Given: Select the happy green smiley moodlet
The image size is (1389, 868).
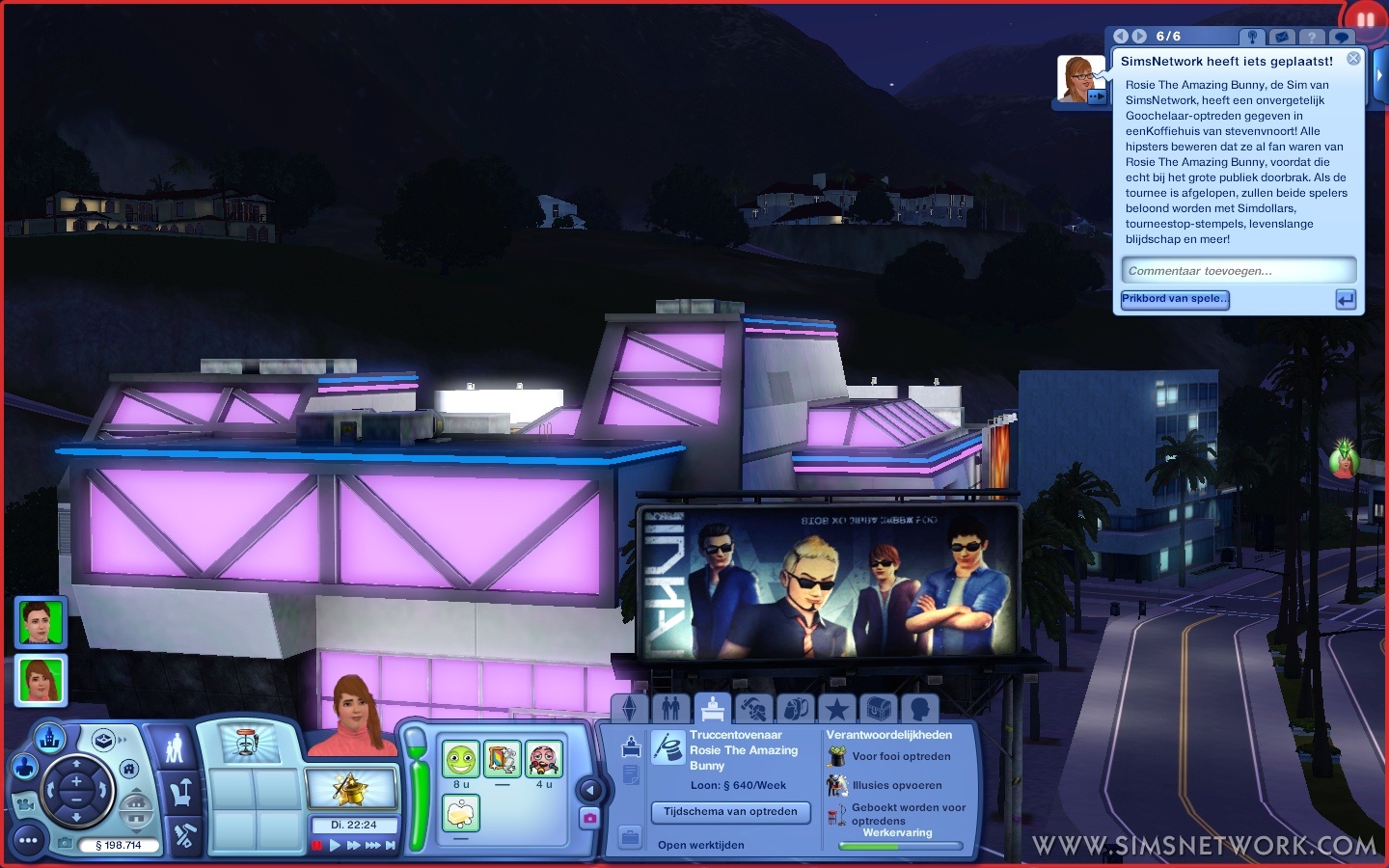Looking at the screenshot, I should 461,760.
